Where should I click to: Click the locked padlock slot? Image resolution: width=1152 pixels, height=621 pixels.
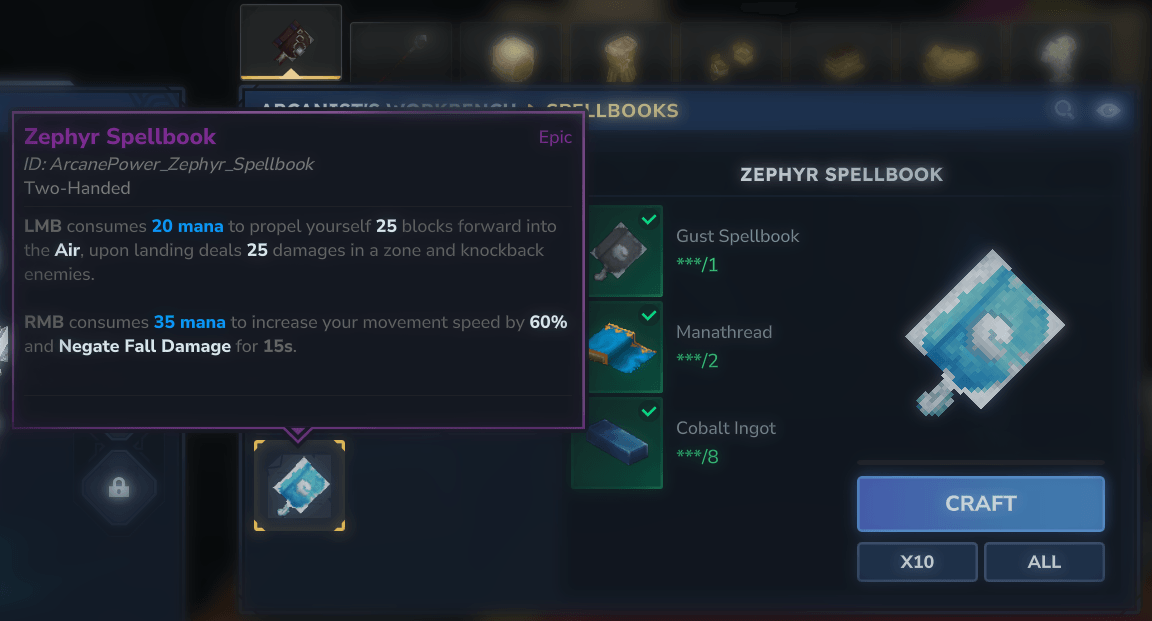coord(119,488)
